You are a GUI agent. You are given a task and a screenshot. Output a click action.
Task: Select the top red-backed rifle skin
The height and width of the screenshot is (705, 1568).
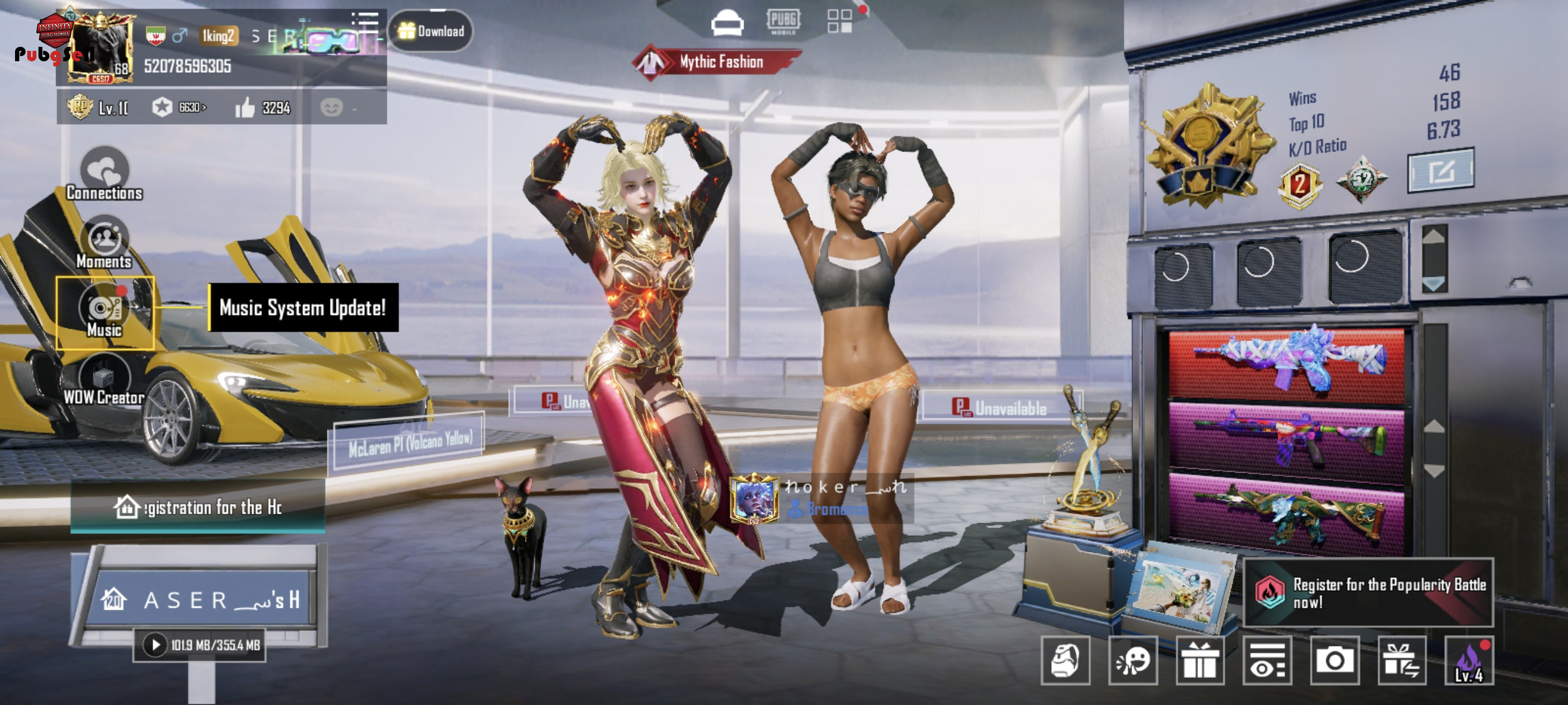click(x=1286, y=362)
